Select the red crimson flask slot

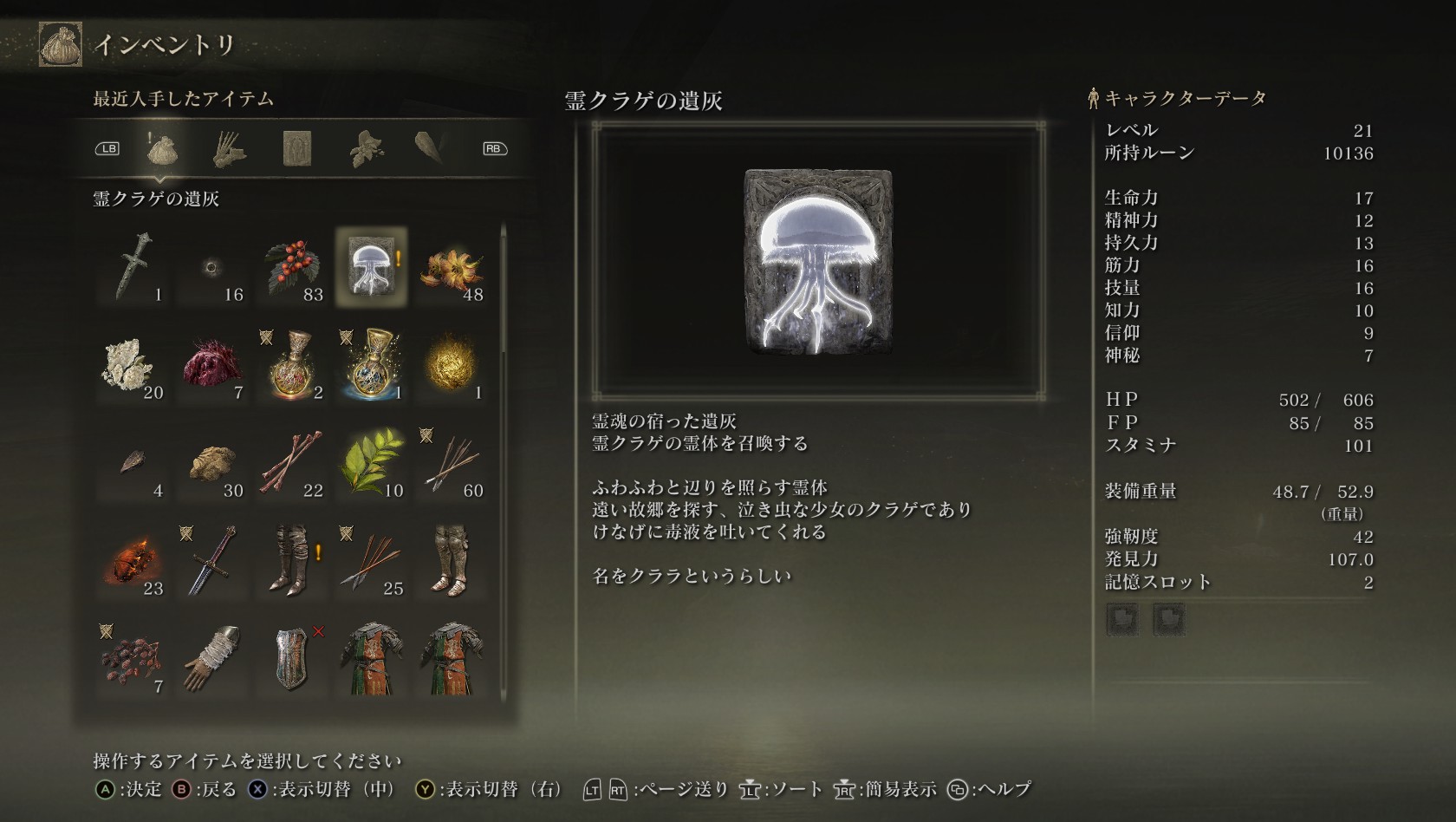pos(292,365)
